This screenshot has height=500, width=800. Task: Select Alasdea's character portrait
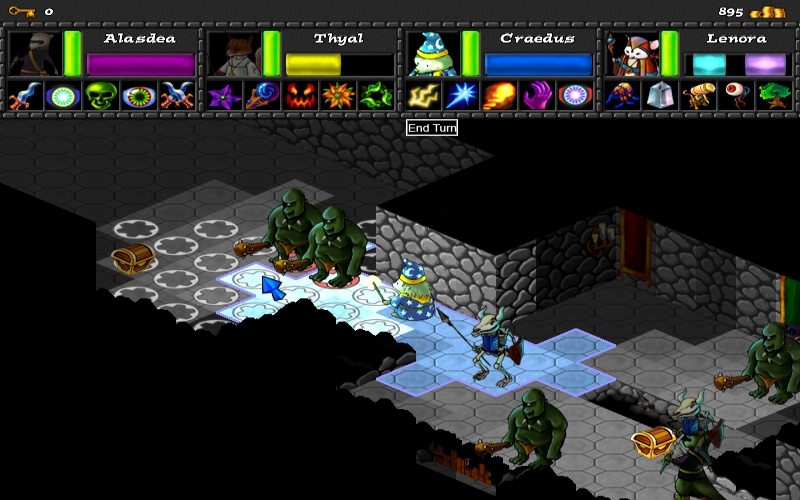pyautogui.click(x=33, y=52)
